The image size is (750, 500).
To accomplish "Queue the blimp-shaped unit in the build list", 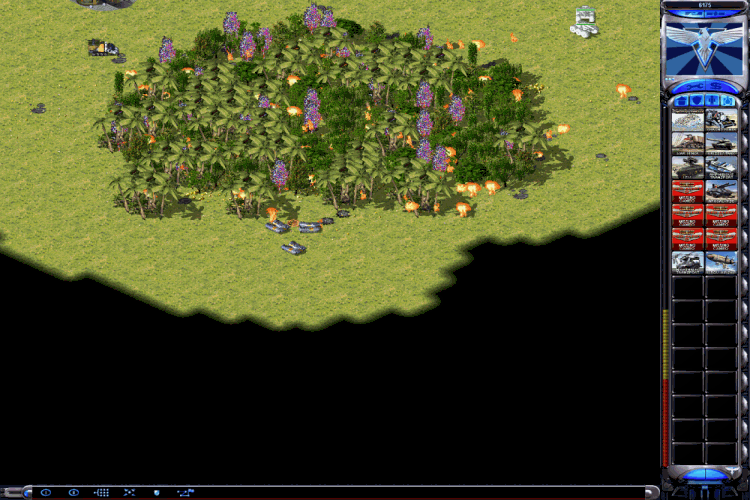I will pyautogui.click(x=721, y=263).
